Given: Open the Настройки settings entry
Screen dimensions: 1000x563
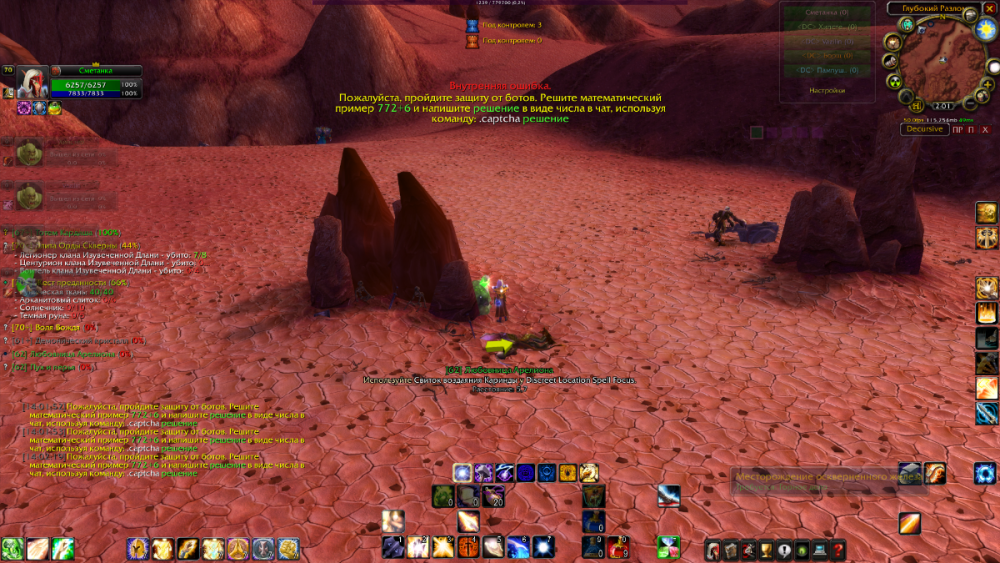Looking at the screenshot, I should (x=826, y=90).
